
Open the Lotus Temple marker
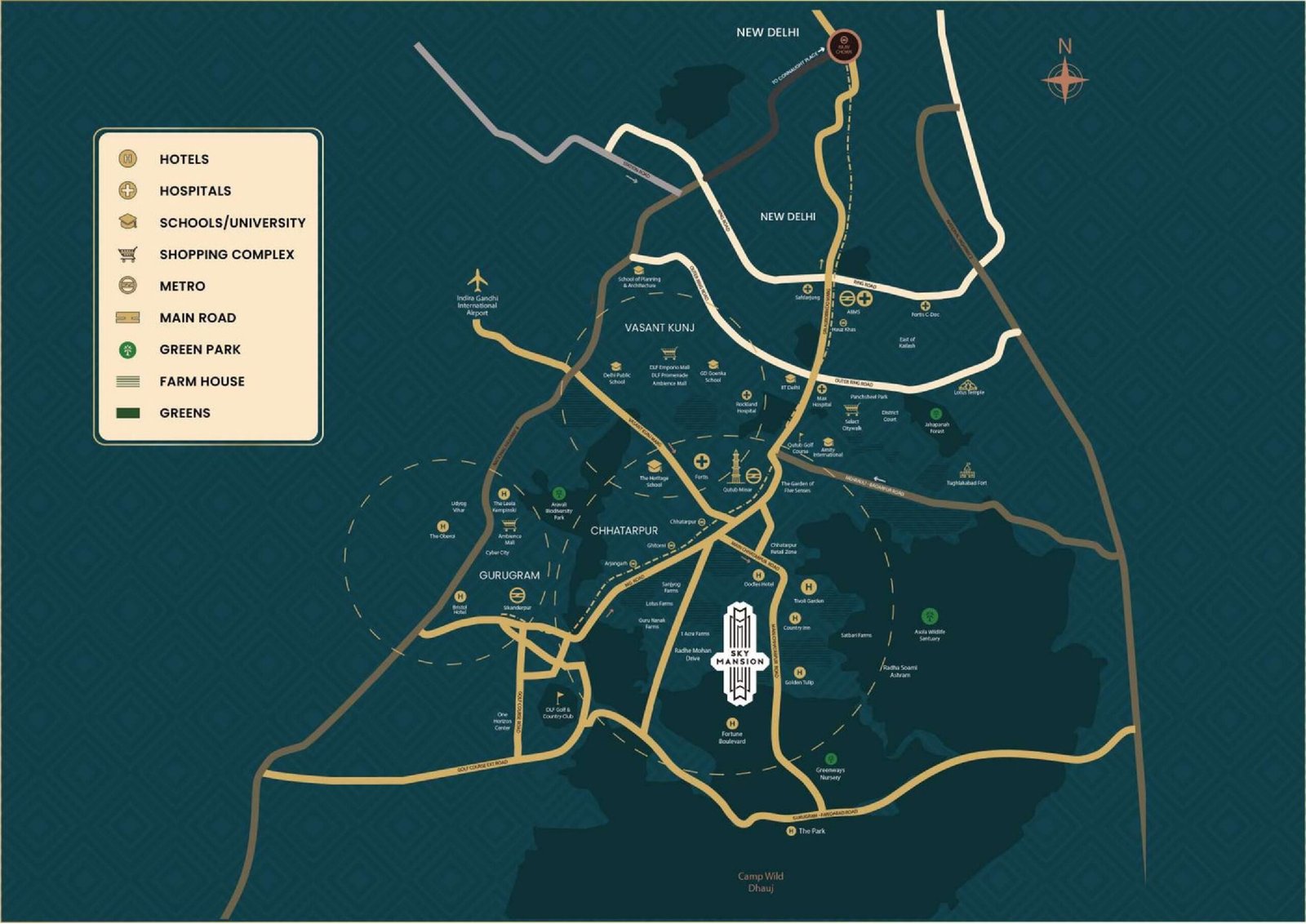(967, 384)
